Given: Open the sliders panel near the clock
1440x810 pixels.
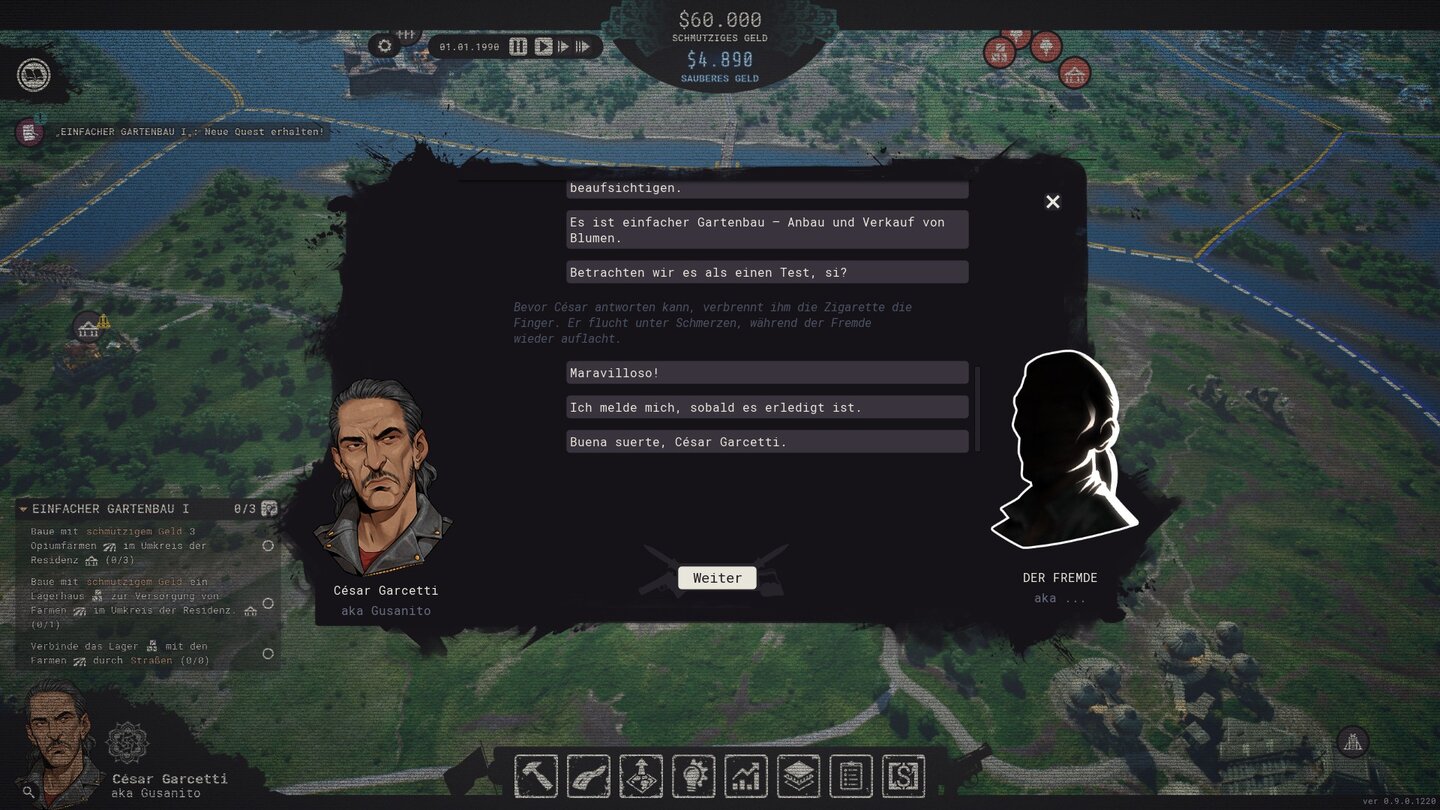Looking at the screenshot, I should [x=407, y=34].
